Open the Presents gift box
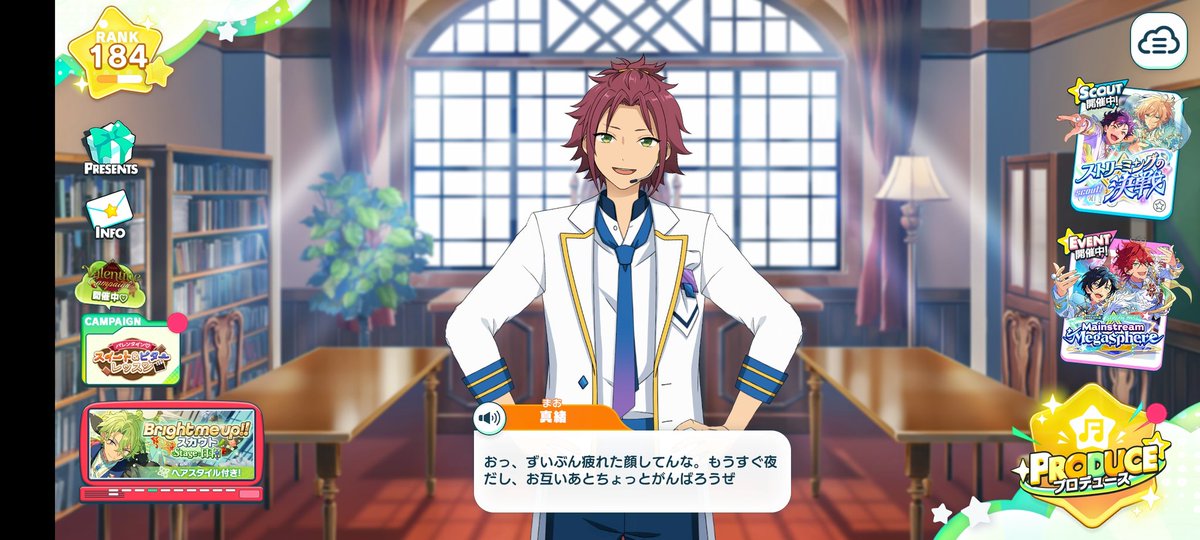 pyautogui.click(x=110, y=148)
